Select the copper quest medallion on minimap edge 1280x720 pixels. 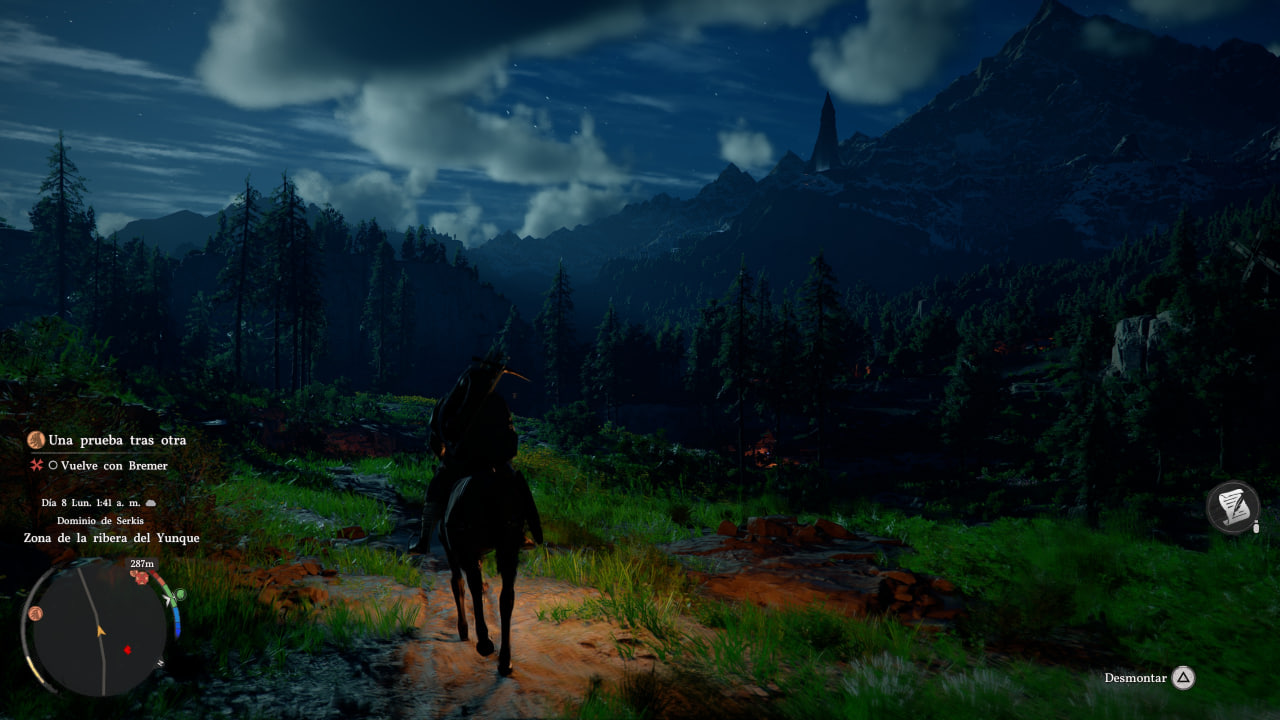coord(36,613)
